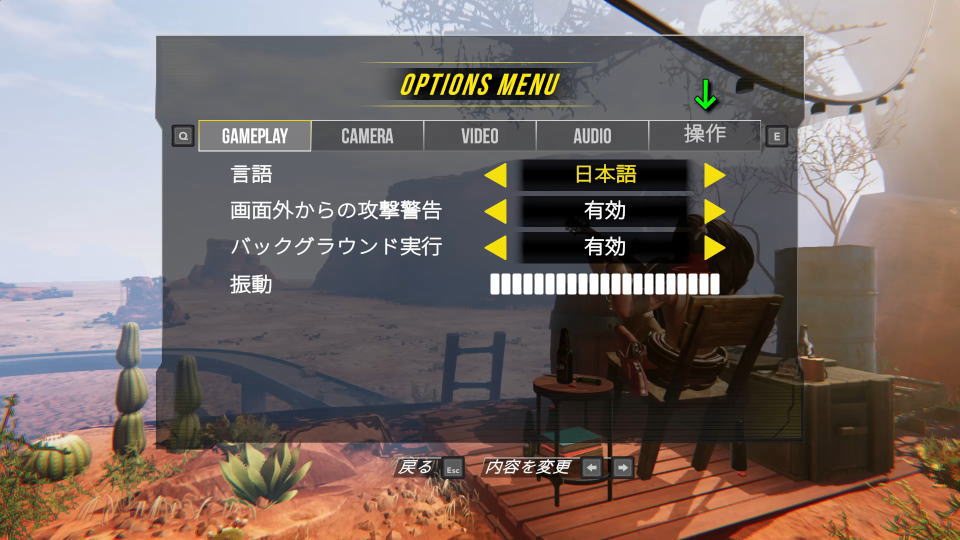This screenshot has width=960, height=540.
Task: Show the AUDIO options tab
Action: click(x=592, y=136)
